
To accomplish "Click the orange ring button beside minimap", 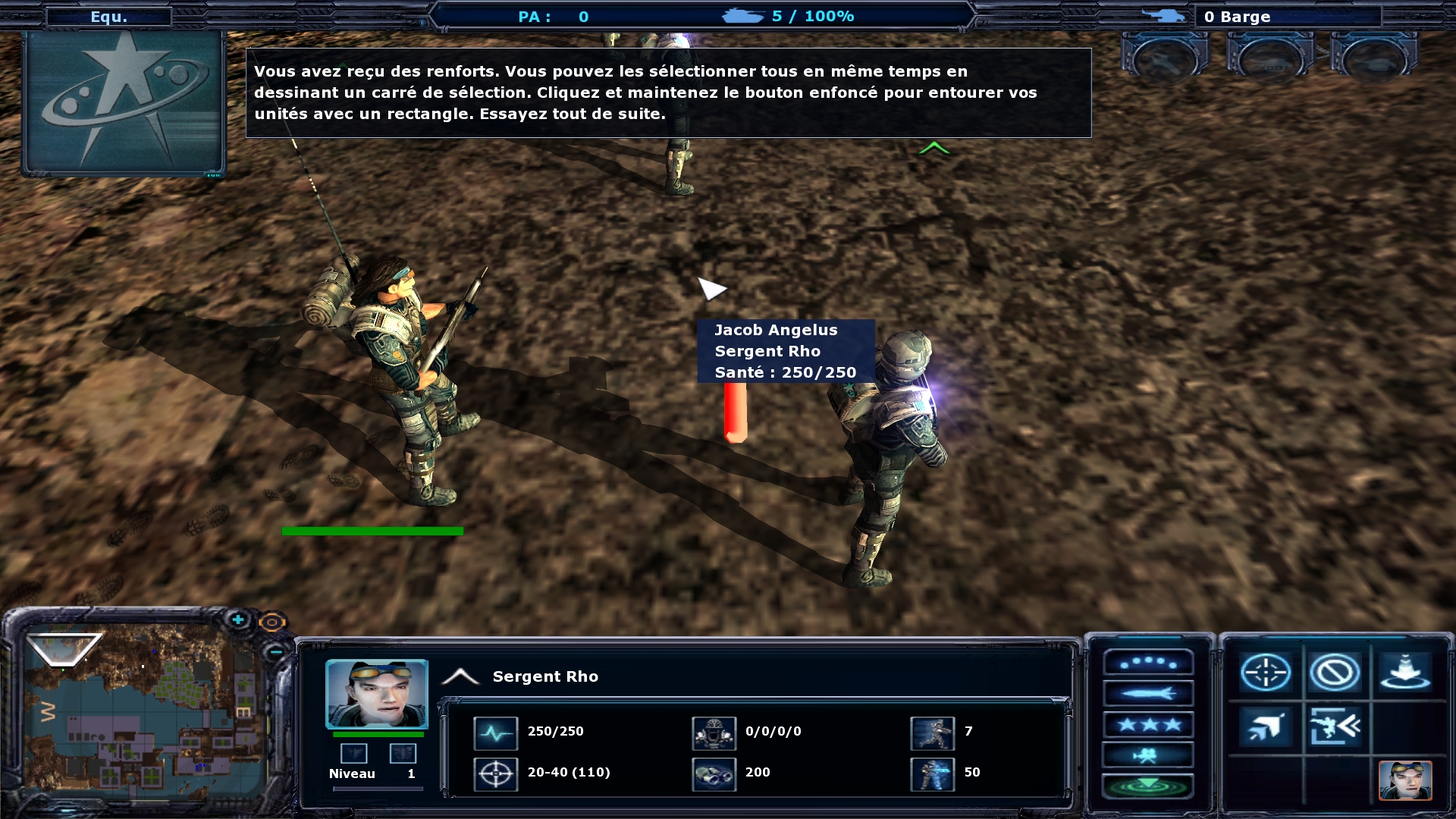I will [x=271, y=623].
